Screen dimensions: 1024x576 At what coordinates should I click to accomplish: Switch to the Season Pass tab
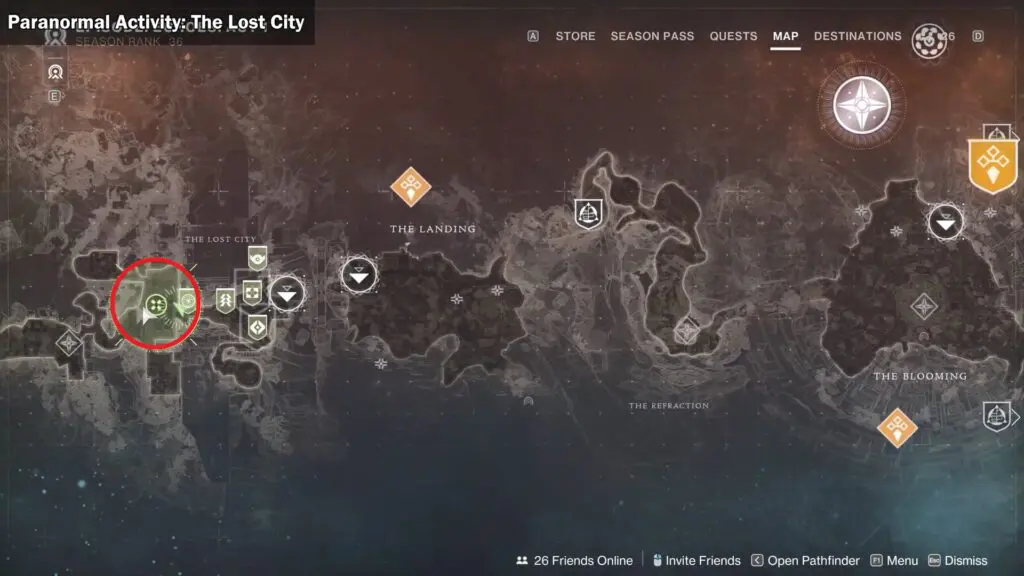(x=652, y=36)
